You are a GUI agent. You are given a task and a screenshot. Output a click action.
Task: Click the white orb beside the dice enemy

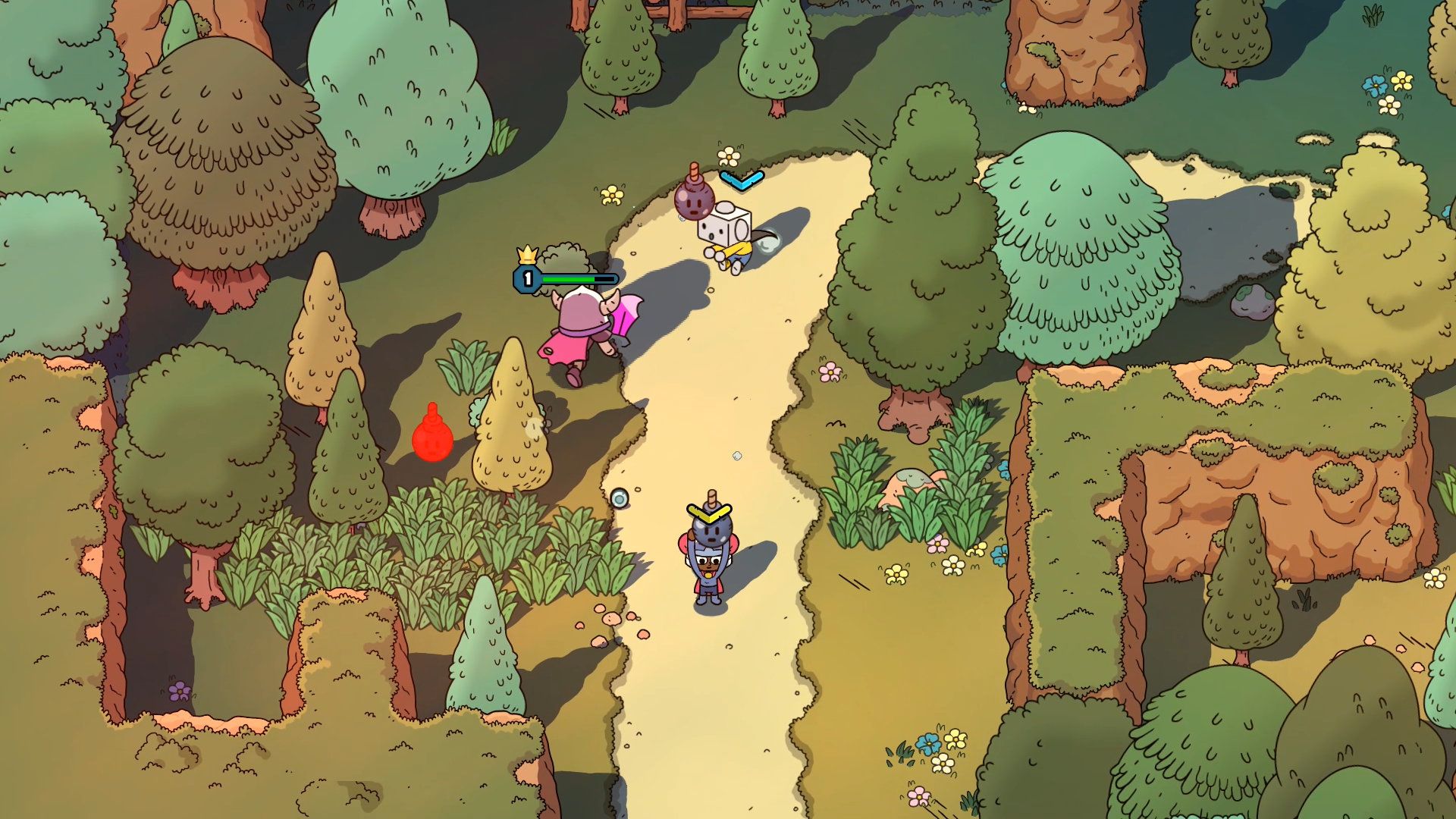(768, 241)
